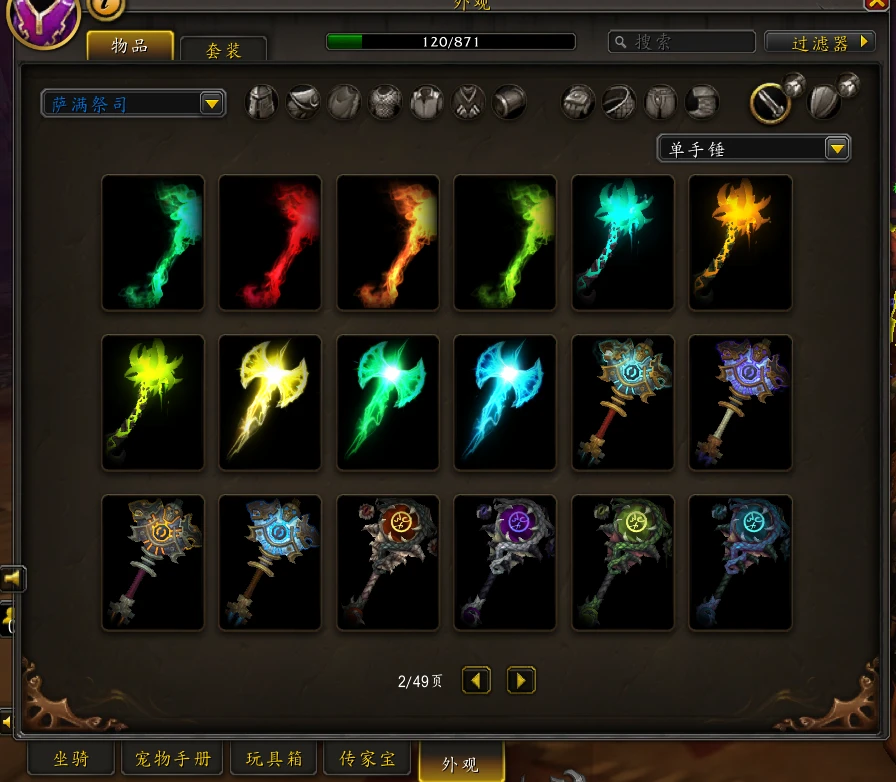This screenshot has width=896, height=782.
Task: Open the 单手锤 weapon type dropdown
Action: (x=753, y=148)
